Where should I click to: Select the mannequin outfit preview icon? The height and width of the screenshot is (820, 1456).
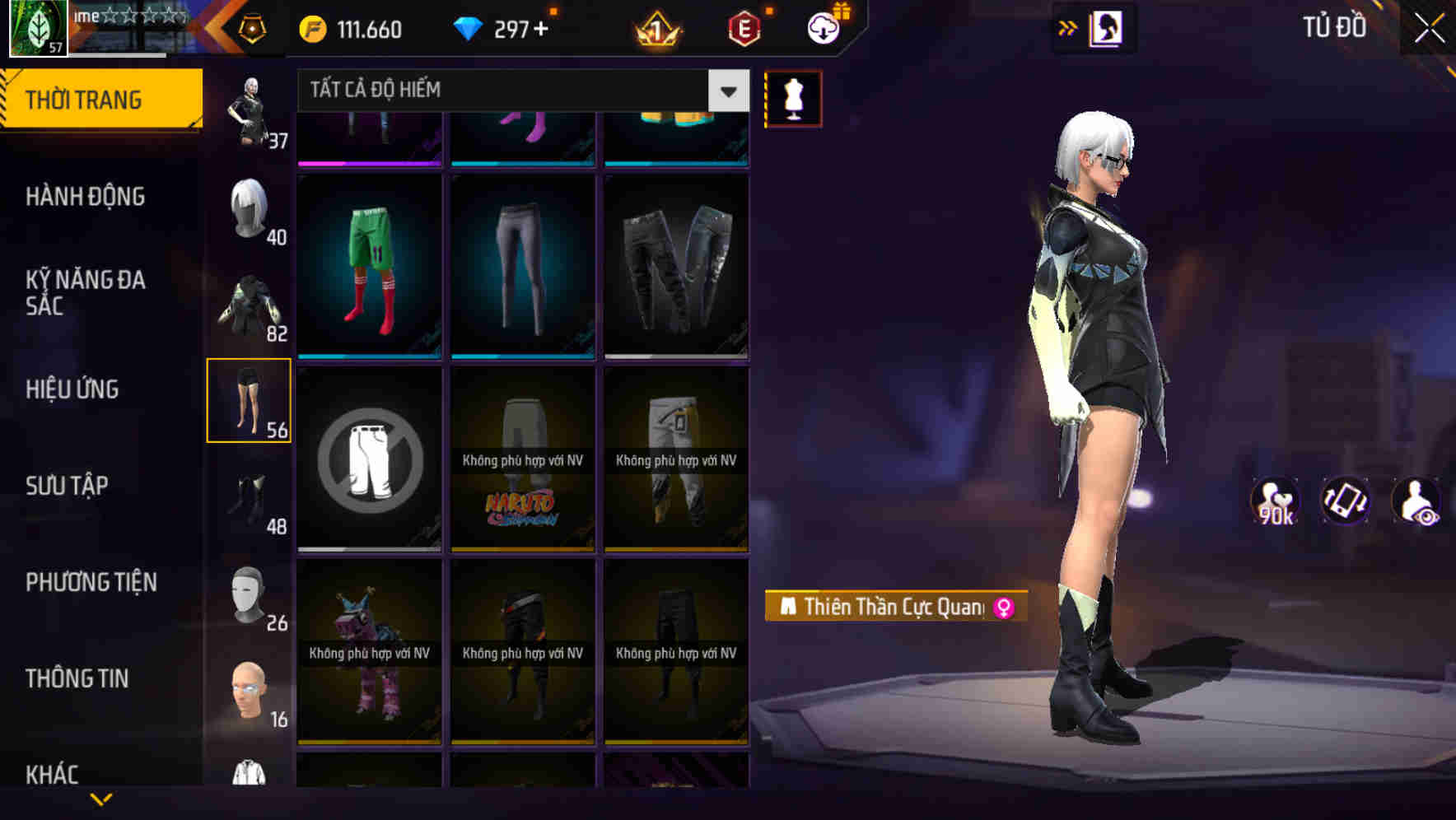pyautogui.click(x=792, y=97)
